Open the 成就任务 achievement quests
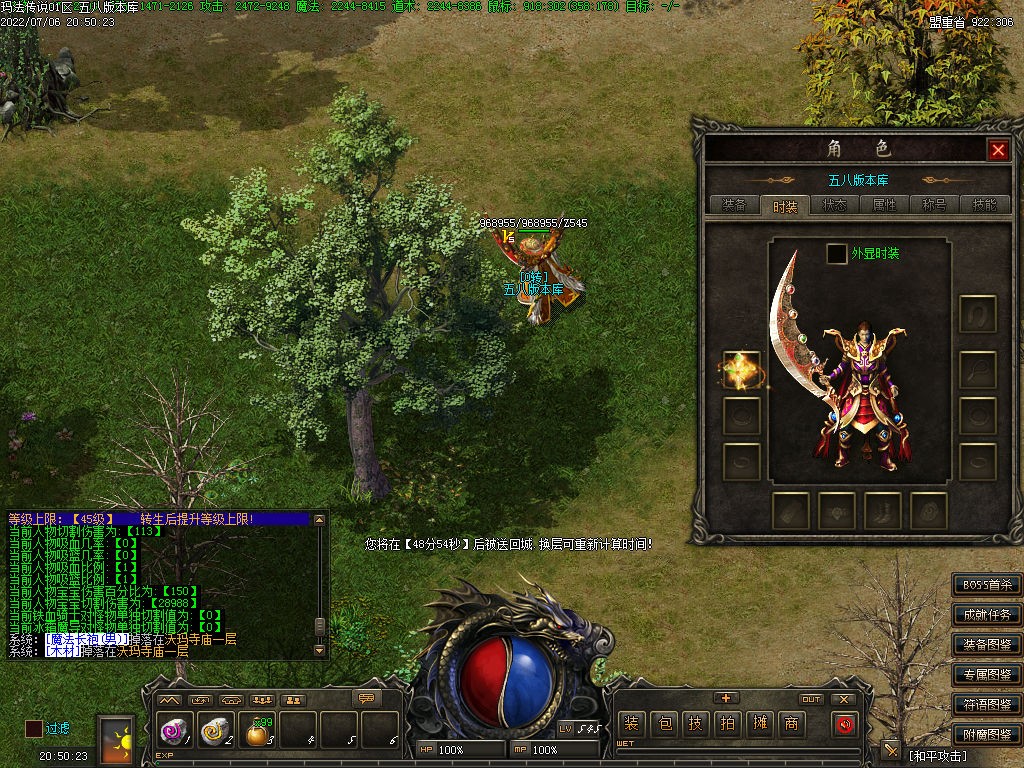This screenshot has height=768, width=1024. click(x=987, y=615)
